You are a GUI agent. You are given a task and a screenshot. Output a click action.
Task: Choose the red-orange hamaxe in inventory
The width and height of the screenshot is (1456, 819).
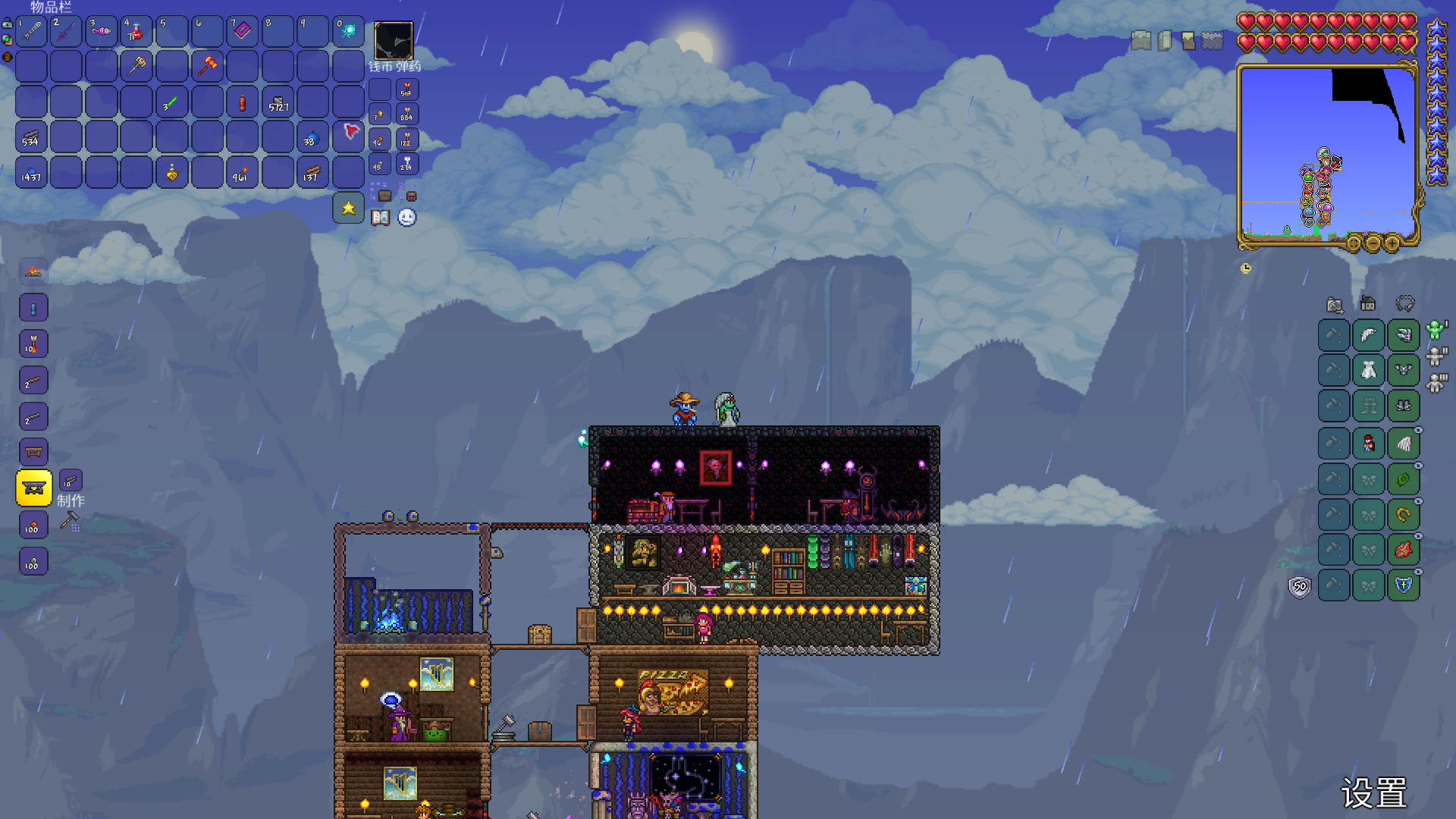(x=207, y=66)
